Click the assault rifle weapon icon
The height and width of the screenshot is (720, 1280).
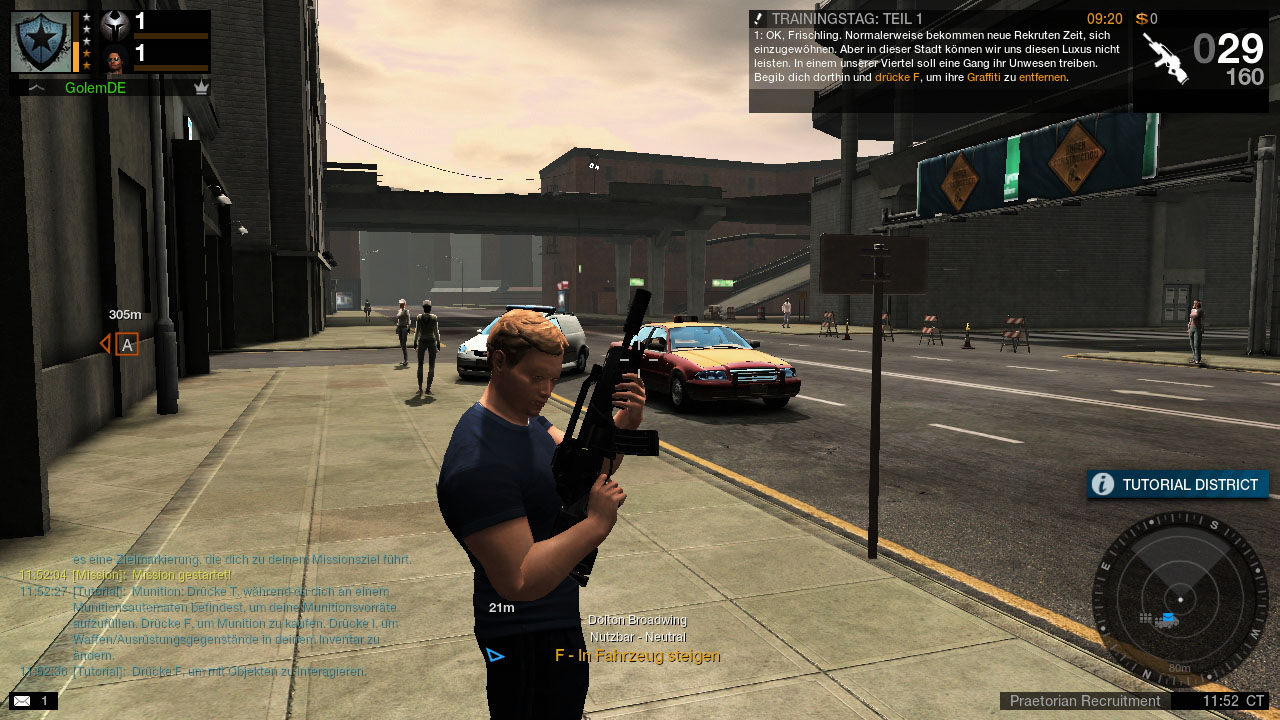coord(1165,58)
